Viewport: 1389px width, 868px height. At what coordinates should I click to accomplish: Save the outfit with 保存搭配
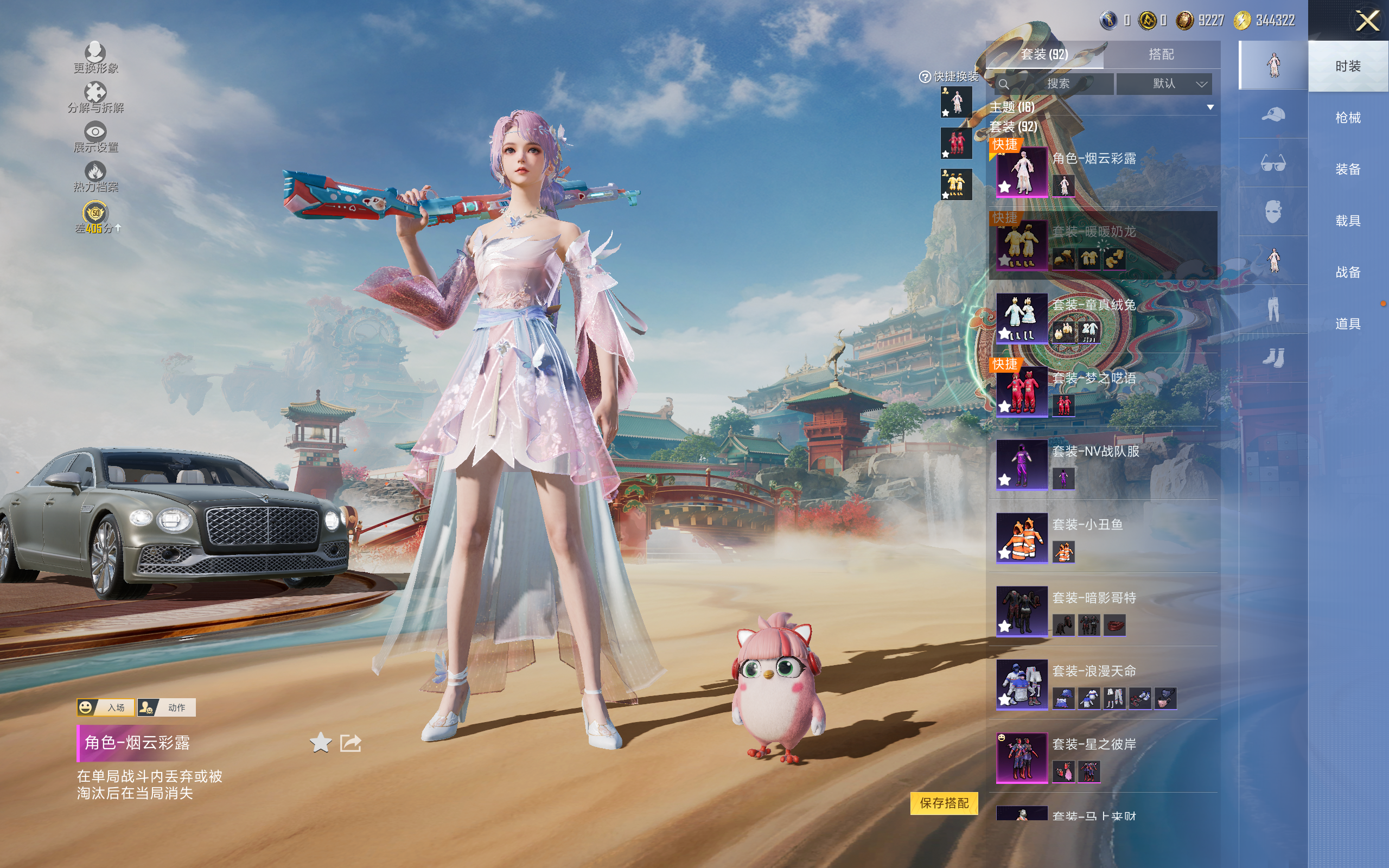944,802
